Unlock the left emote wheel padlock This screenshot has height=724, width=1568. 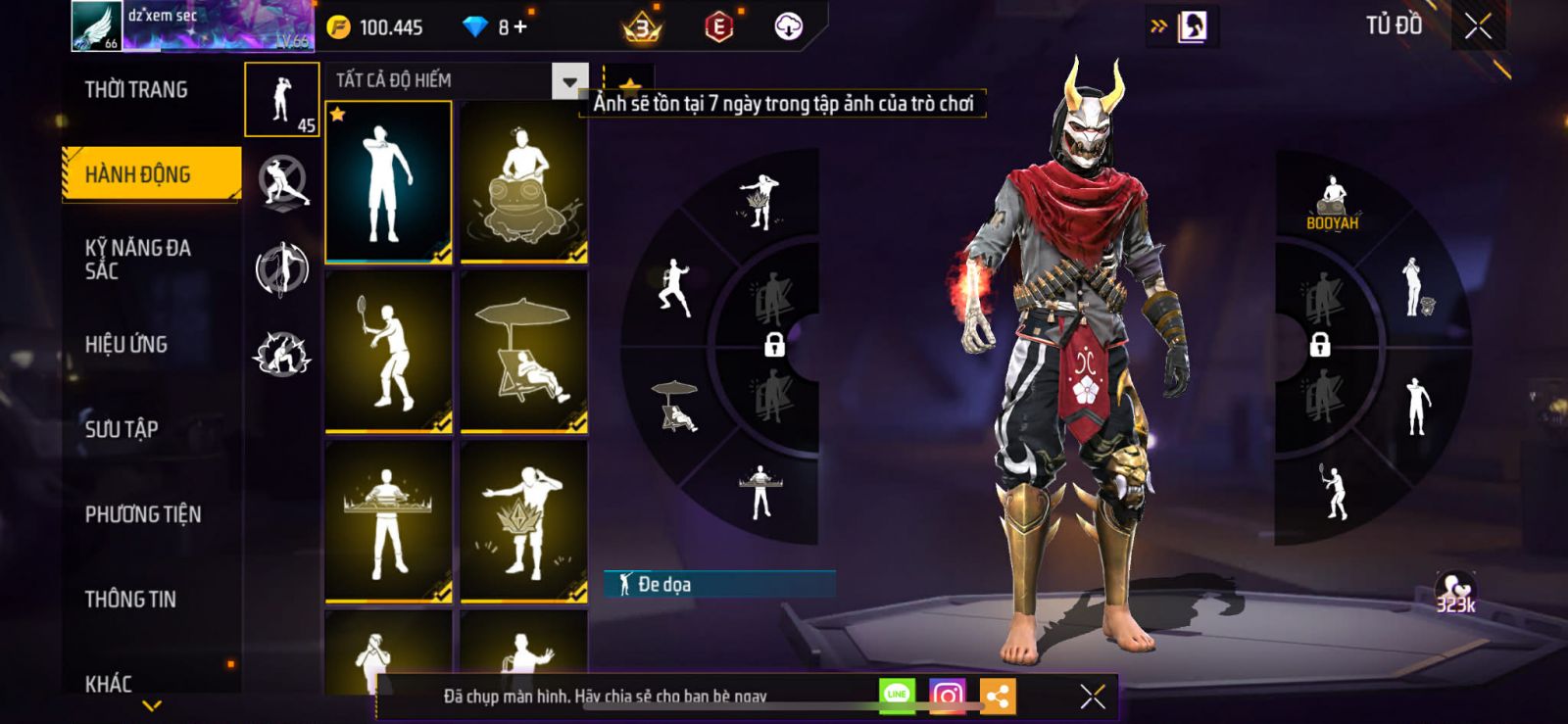coord(774,344)
